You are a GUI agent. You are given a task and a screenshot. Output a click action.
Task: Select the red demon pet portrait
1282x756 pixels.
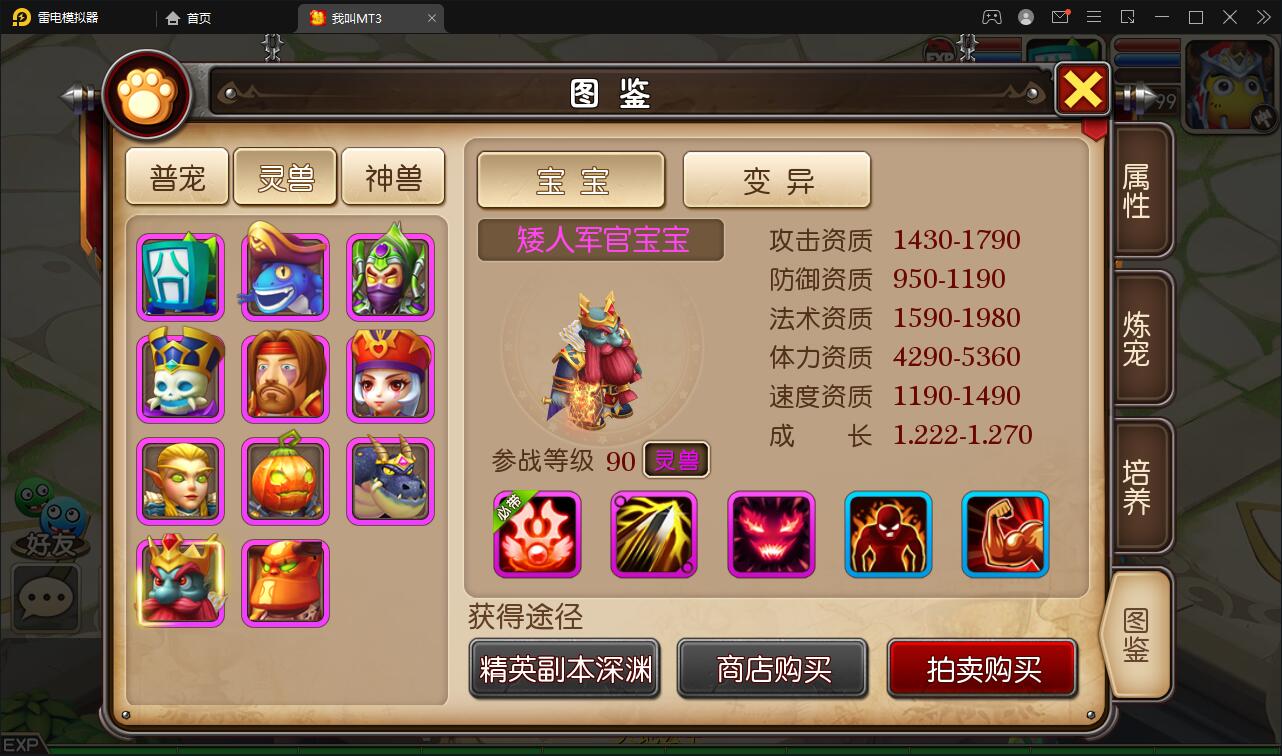(x=180, y=583)
